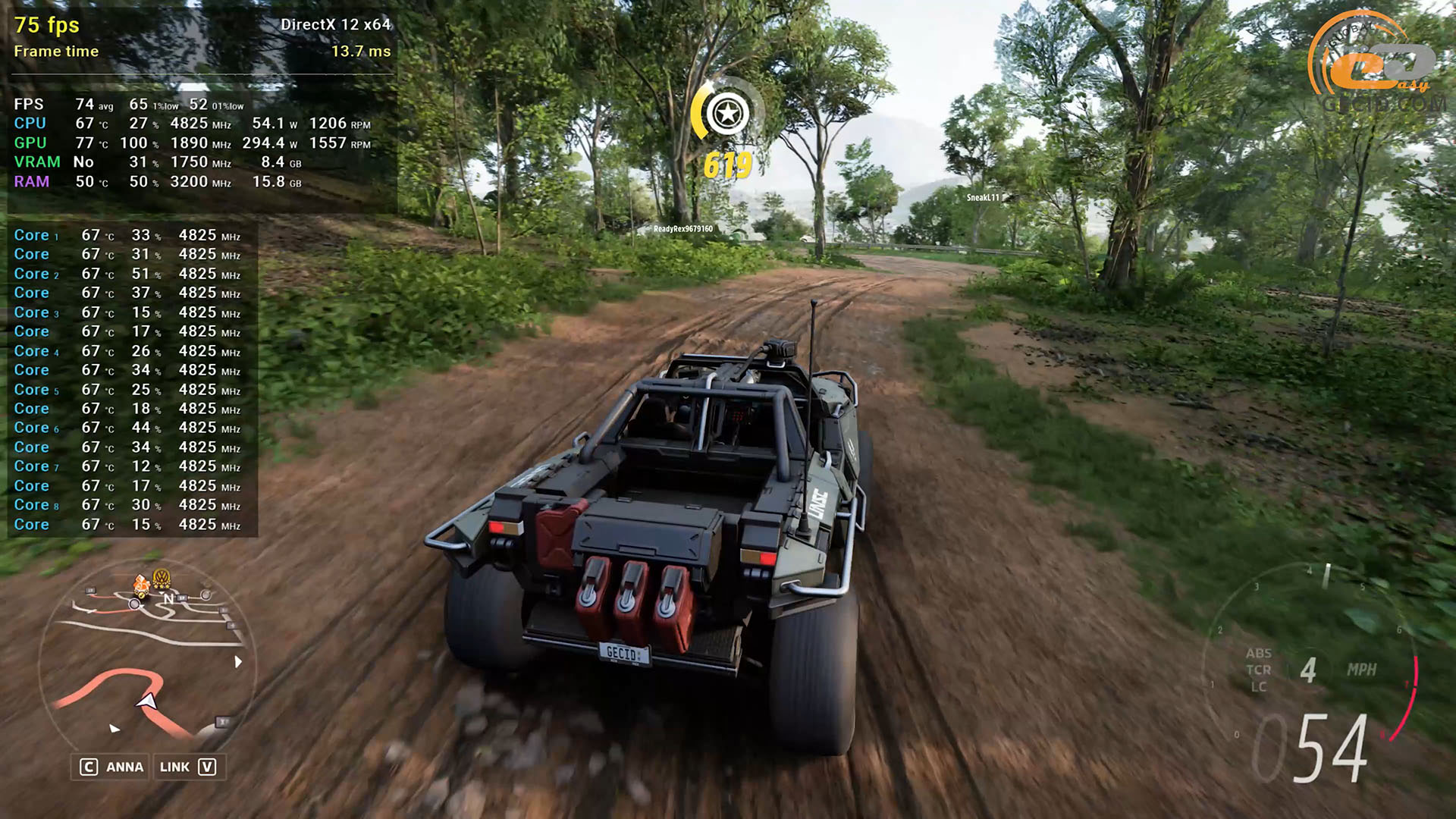Click the skill score star icon
This screenshot has height=819, width=1456.
pos(727,114)
